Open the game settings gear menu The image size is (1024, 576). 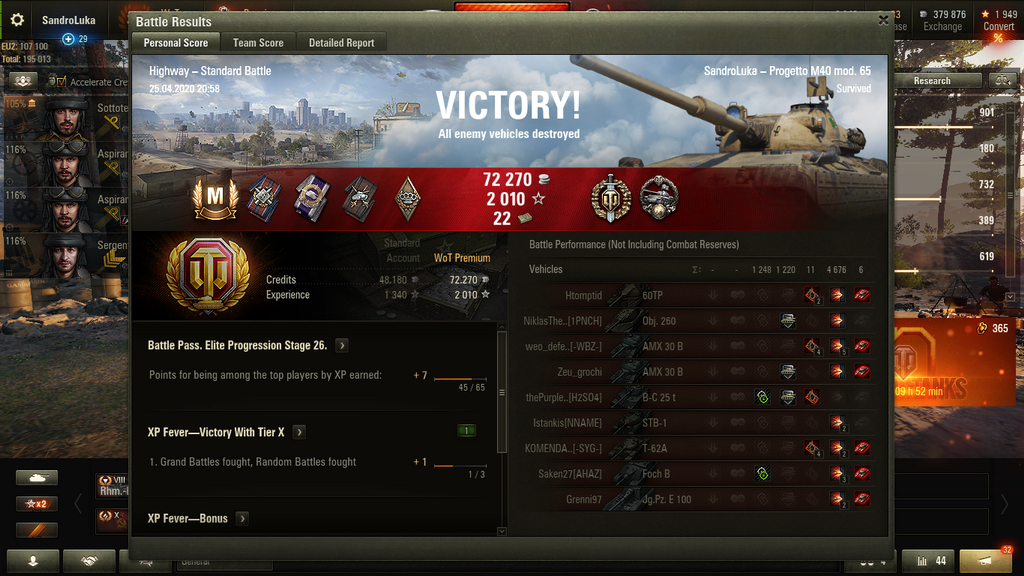point(16,19)
